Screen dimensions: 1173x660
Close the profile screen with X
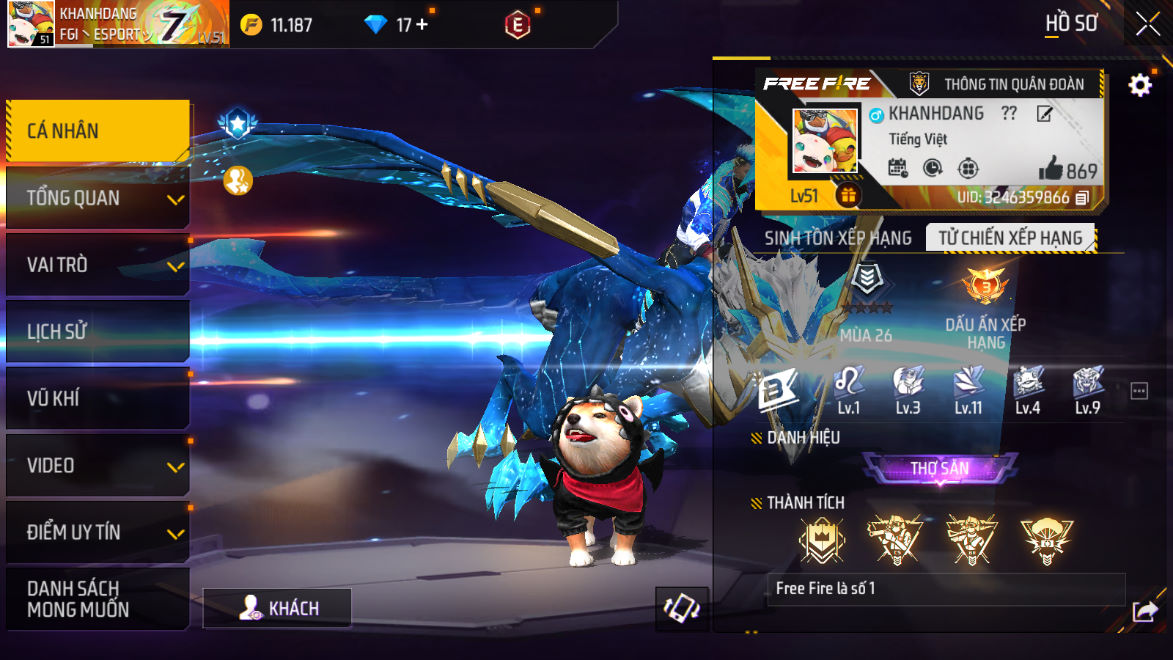(x=1147, y=24)
